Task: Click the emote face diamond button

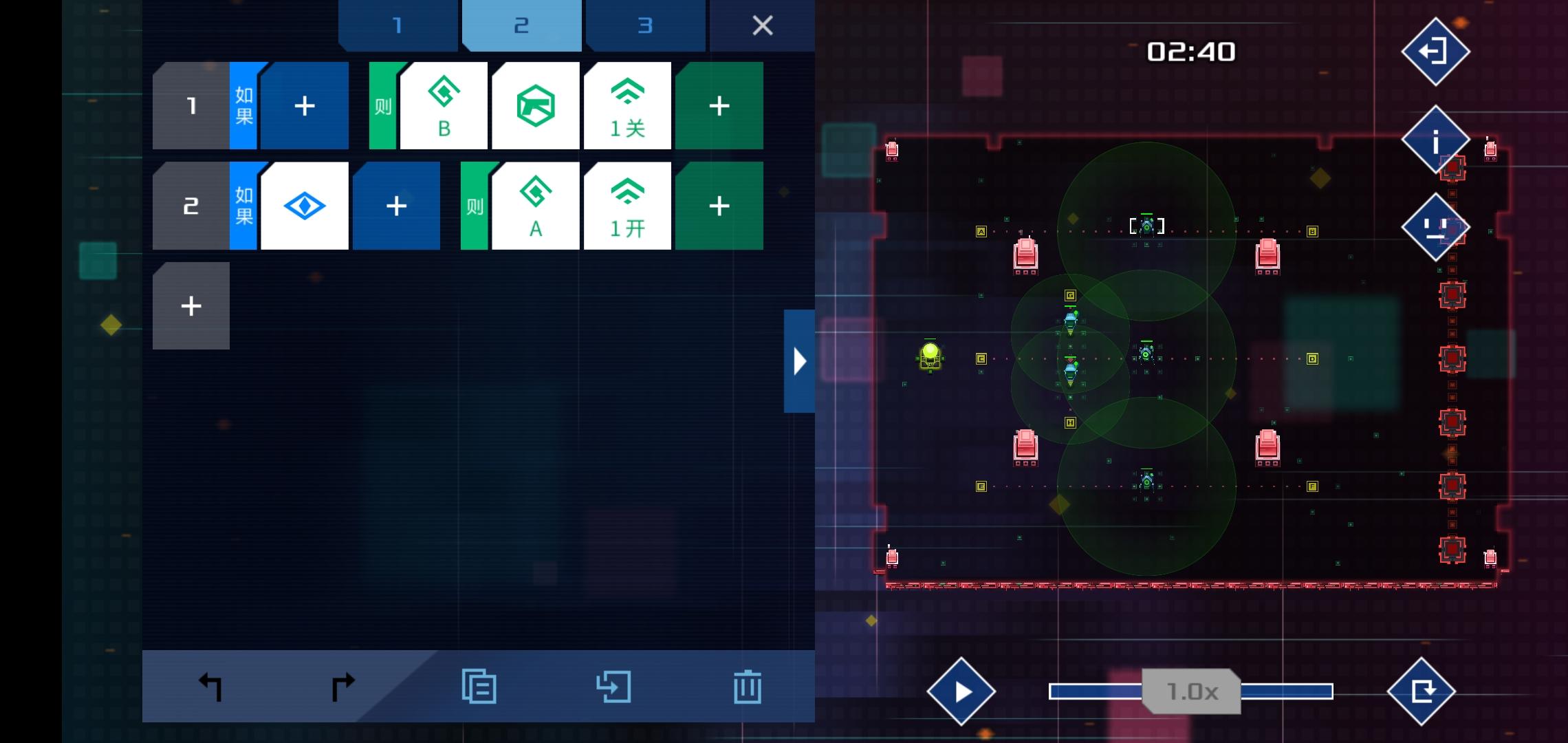Action: pyautogui.click(x=1435, y=227)
